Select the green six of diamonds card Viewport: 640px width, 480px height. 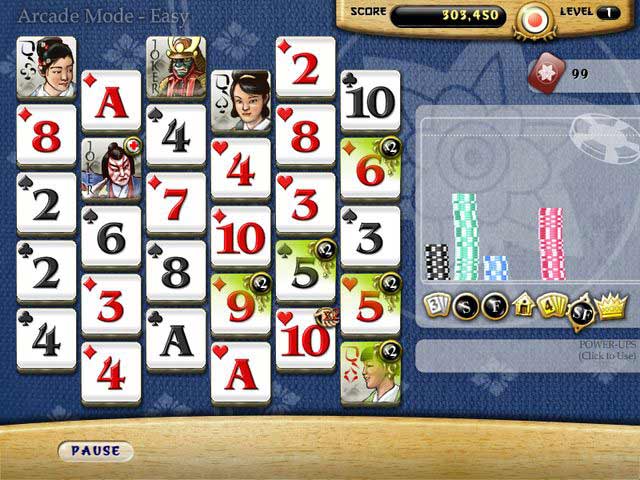coord(370,168)
